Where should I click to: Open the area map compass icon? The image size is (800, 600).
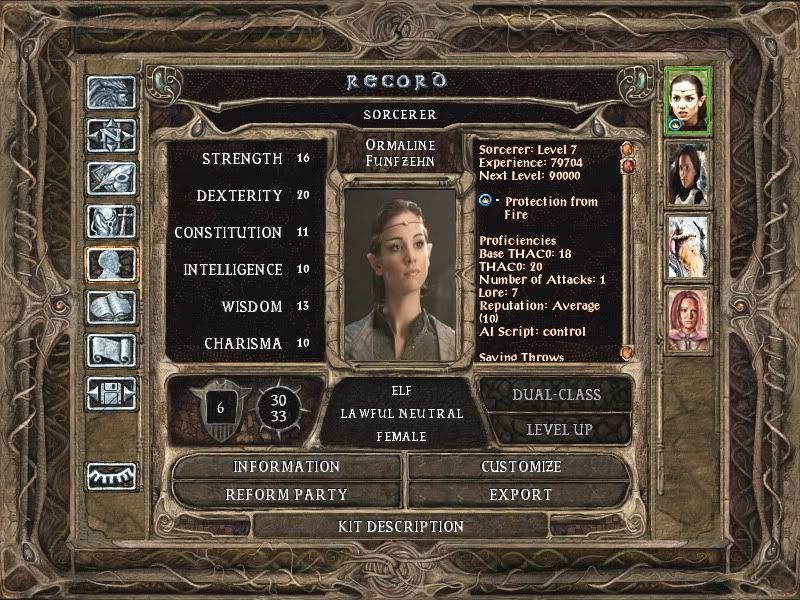pos(108,135)
